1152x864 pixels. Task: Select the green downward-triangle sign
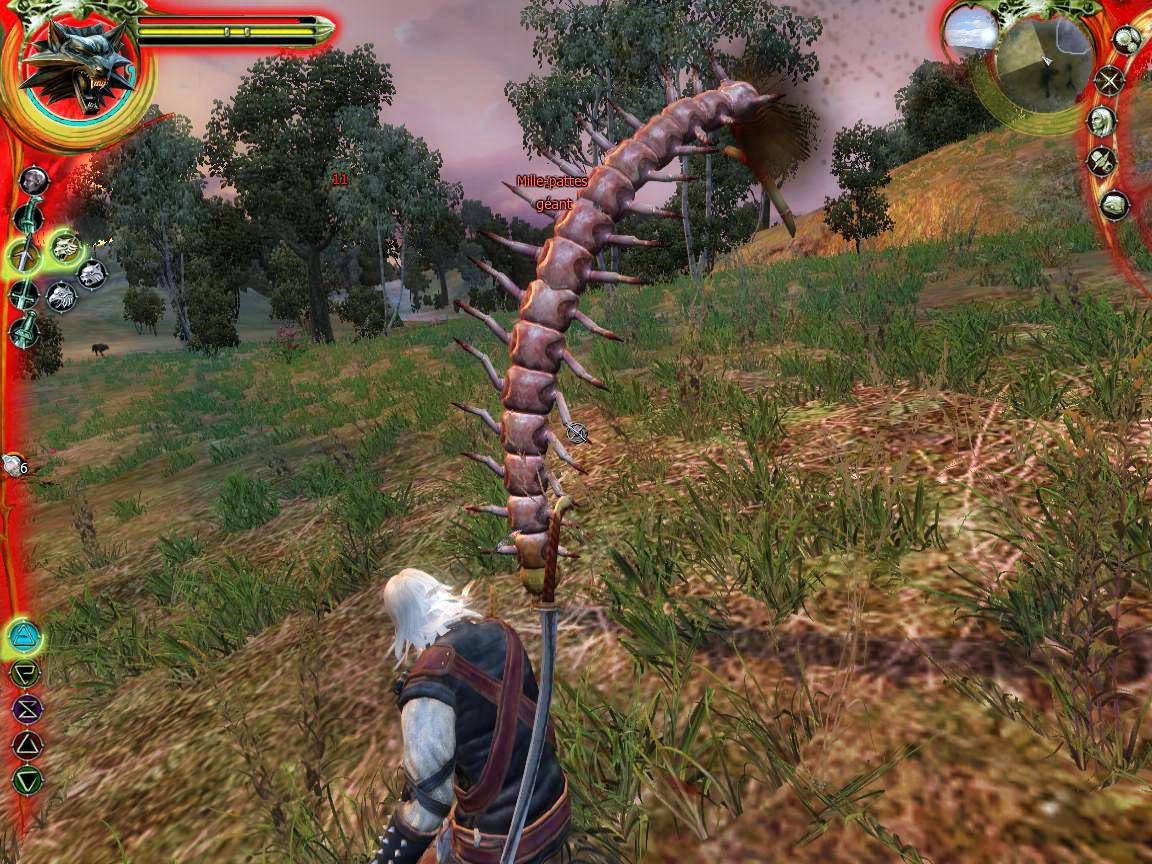(x=26, y=780)
